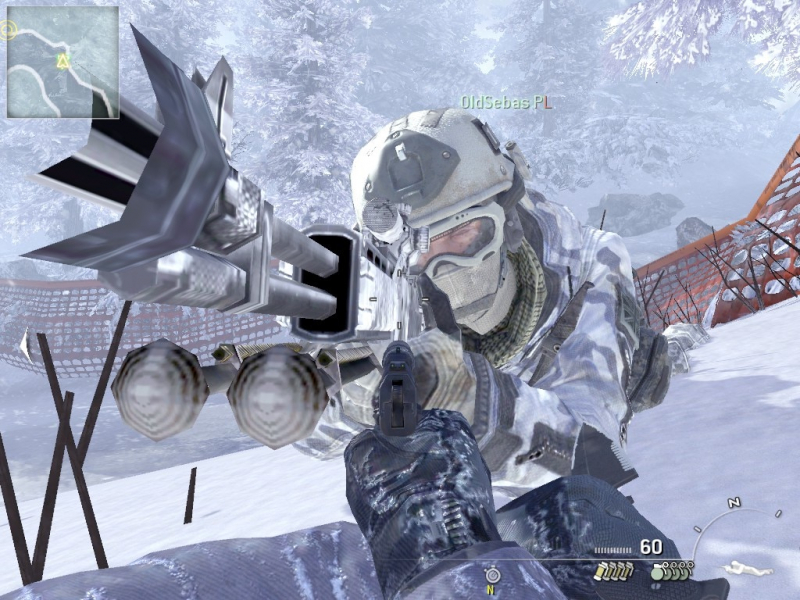Click the minimap in the corner
This screenshot has height=600, width=800.
pyautogui.click(x=62, y=62)
